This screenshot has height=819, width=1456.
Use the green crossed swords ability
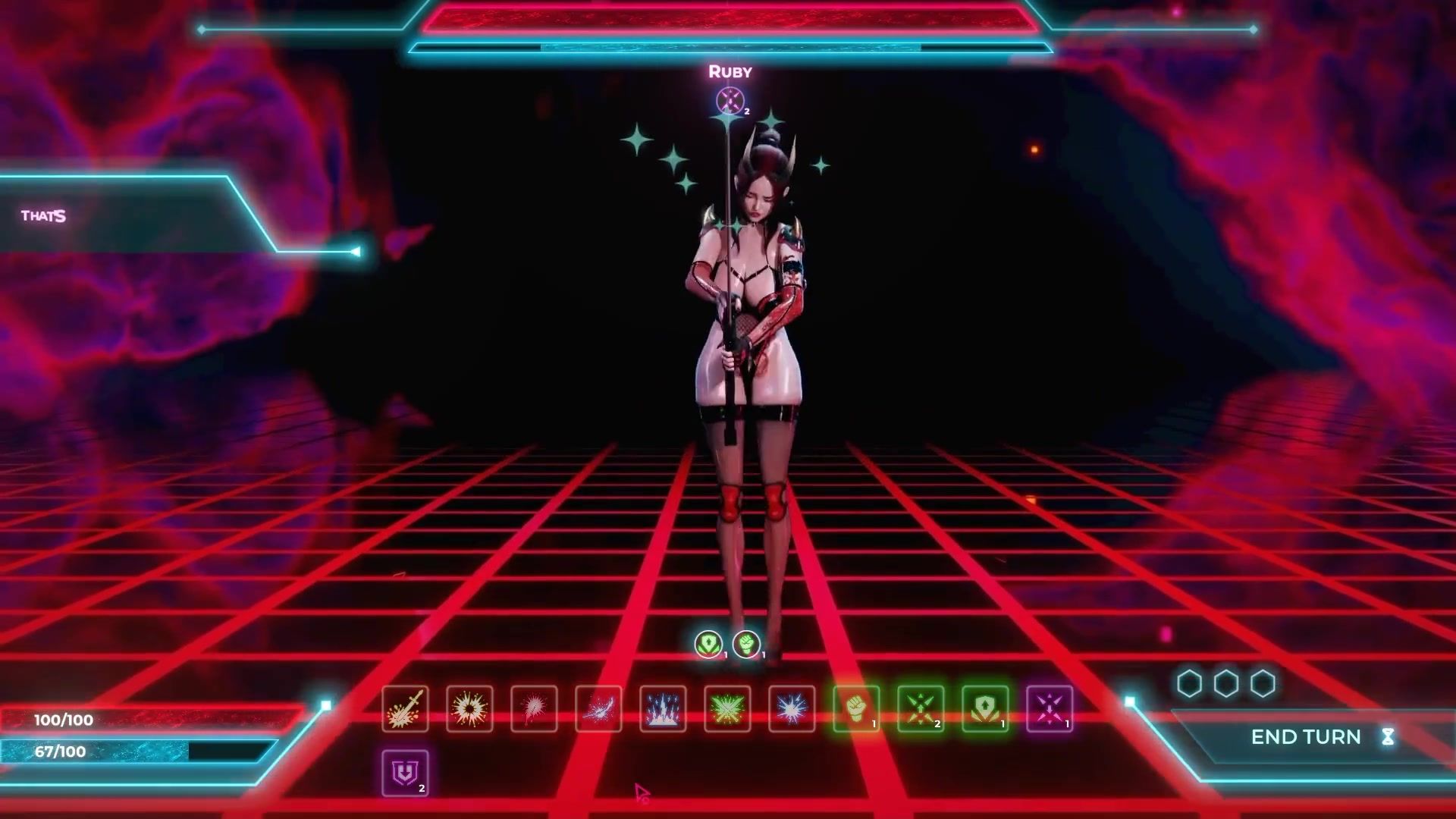727,709
